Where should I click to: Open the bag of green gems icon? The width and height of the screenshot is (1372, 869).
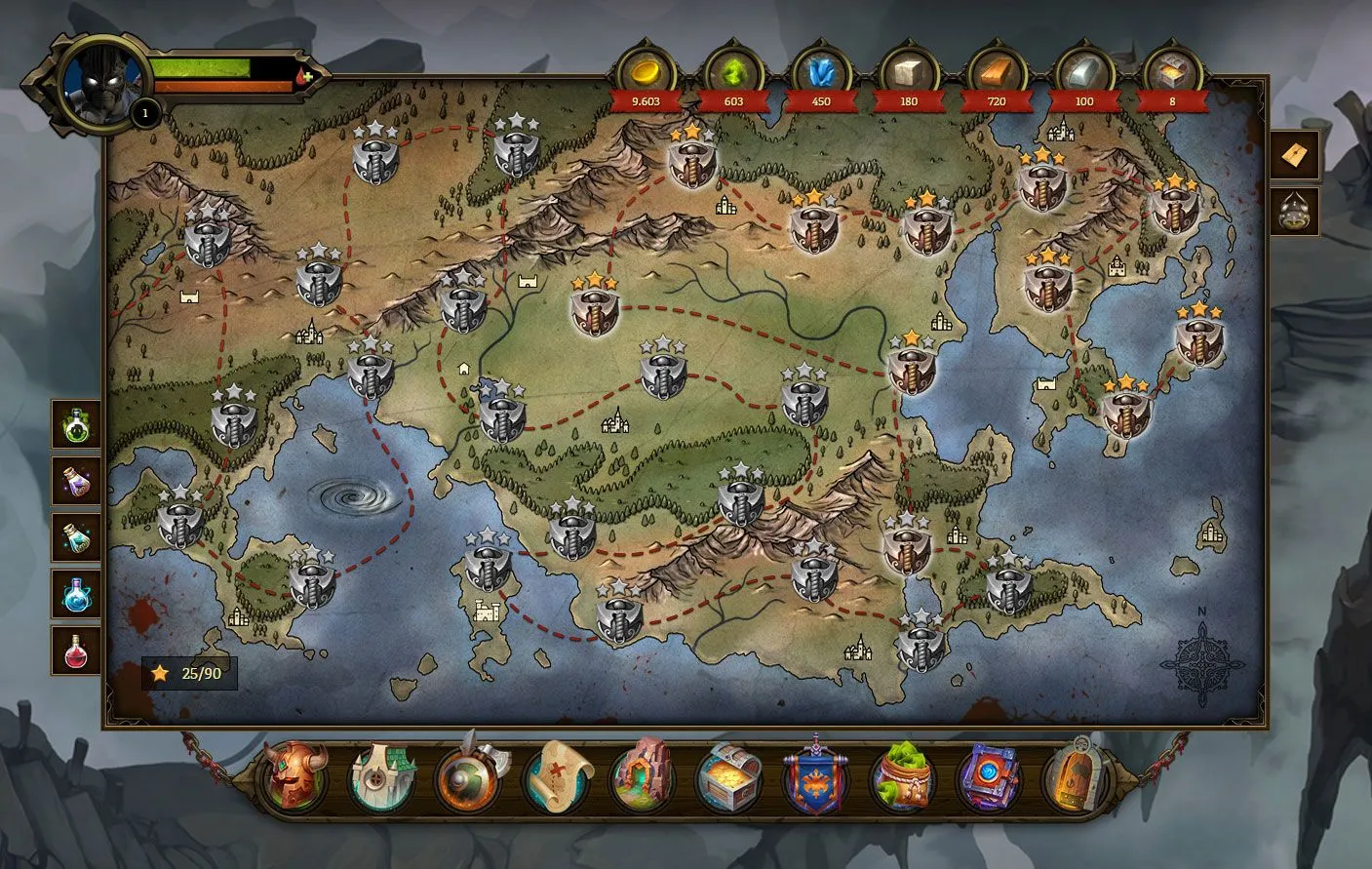click(903, 778)
